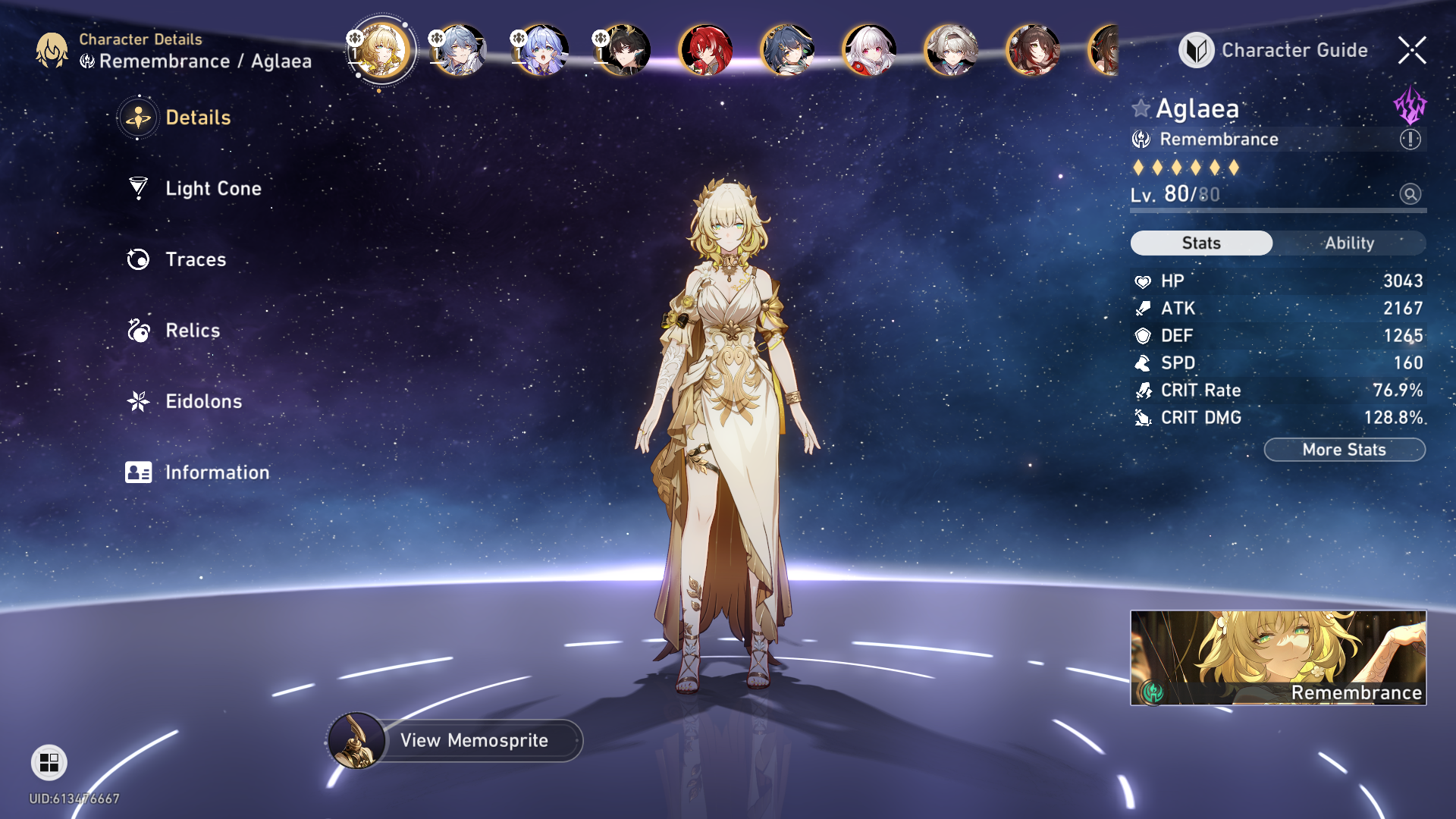Select Aglaea's portrait in the character row

pos(381,50)
